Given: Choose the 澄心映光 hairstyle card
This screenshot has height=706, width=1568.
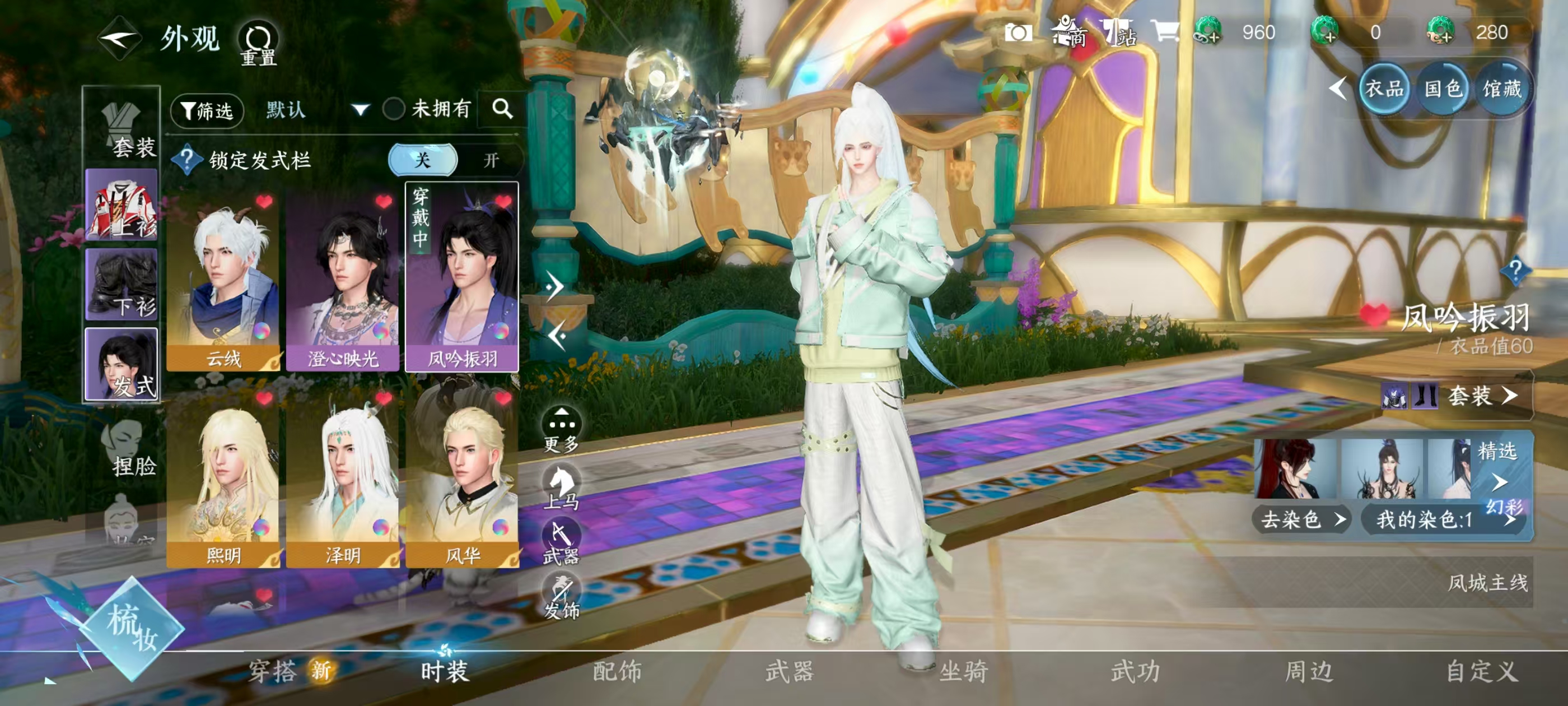Looking at the screenshot, I should (x=342, y=277).
